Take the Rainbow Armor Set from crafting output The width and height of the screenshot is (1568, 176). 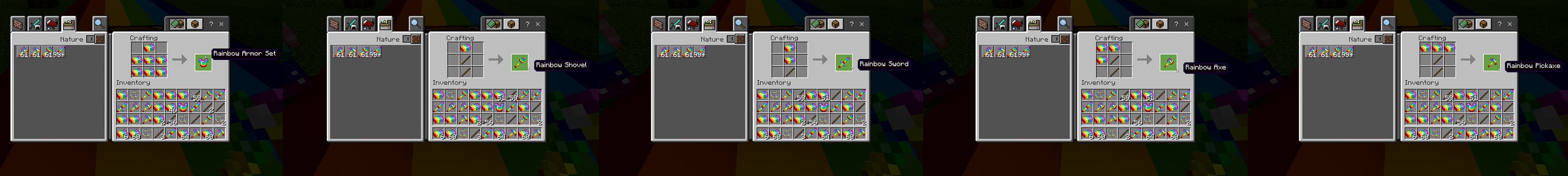(x=203, y=62)
